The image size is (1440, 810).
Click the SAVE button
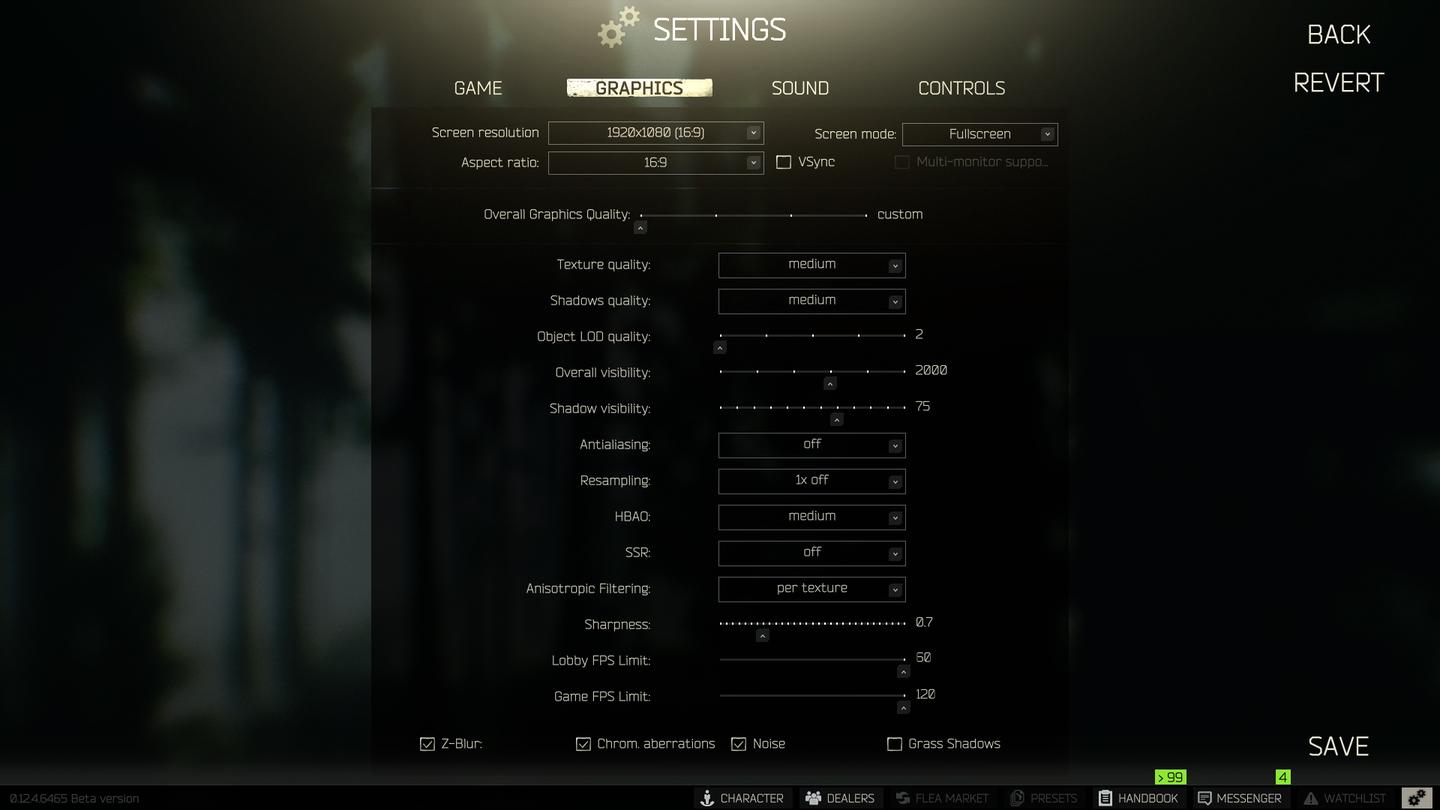1337,745
